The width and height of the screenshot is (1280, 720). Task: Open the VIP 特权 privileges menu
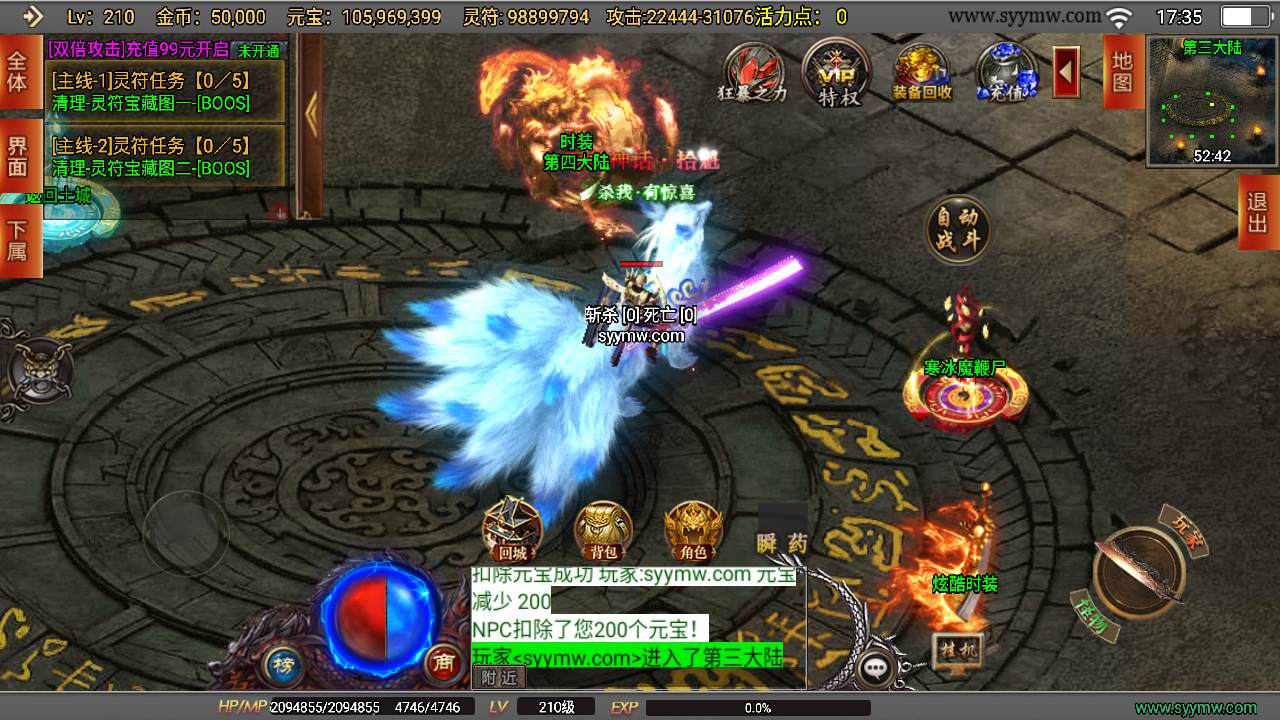[836, 71]
